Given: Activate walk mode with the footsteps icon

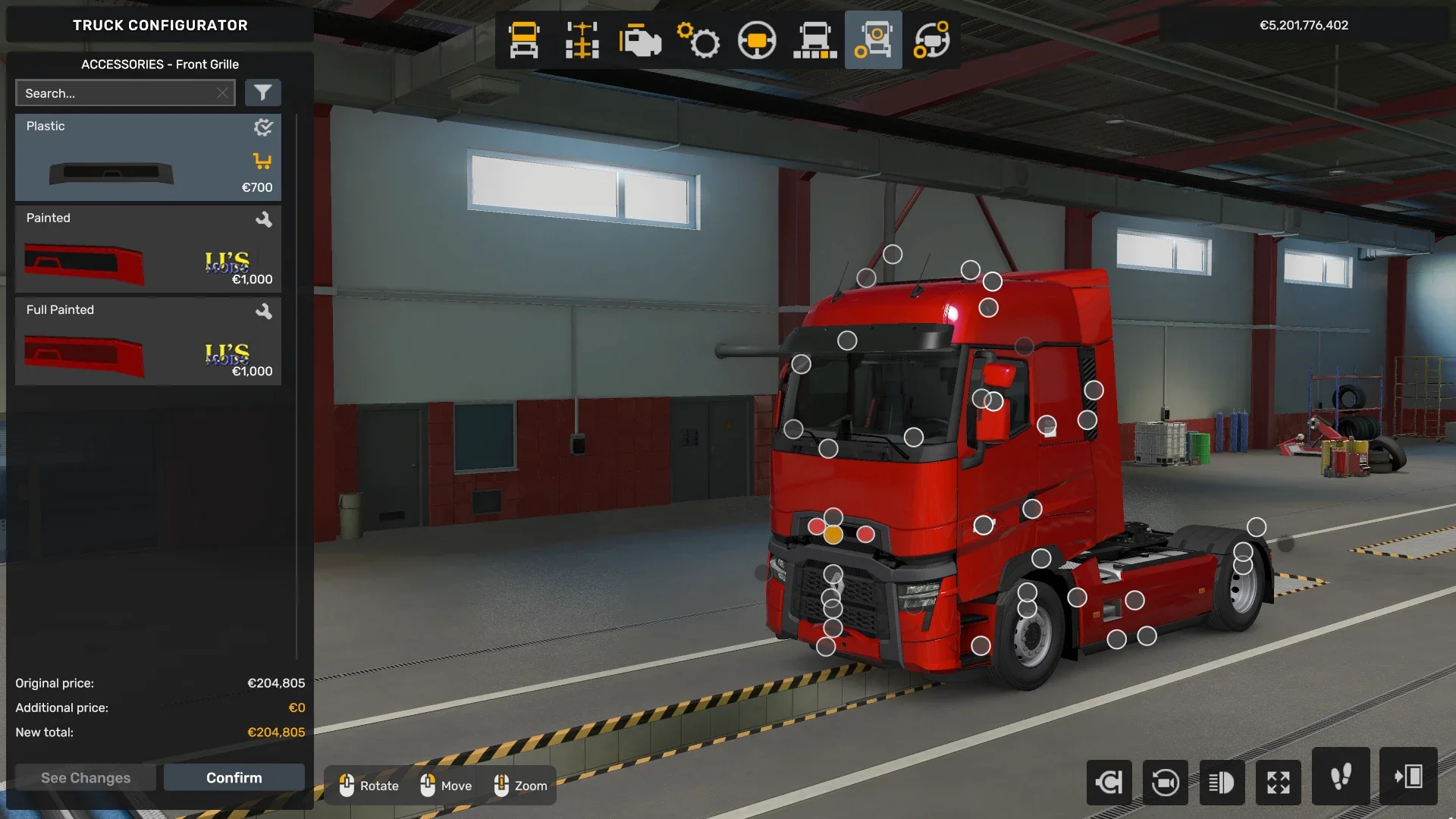Looking at the screenshot, I should pyautogui.click(x=1341, y=782).
